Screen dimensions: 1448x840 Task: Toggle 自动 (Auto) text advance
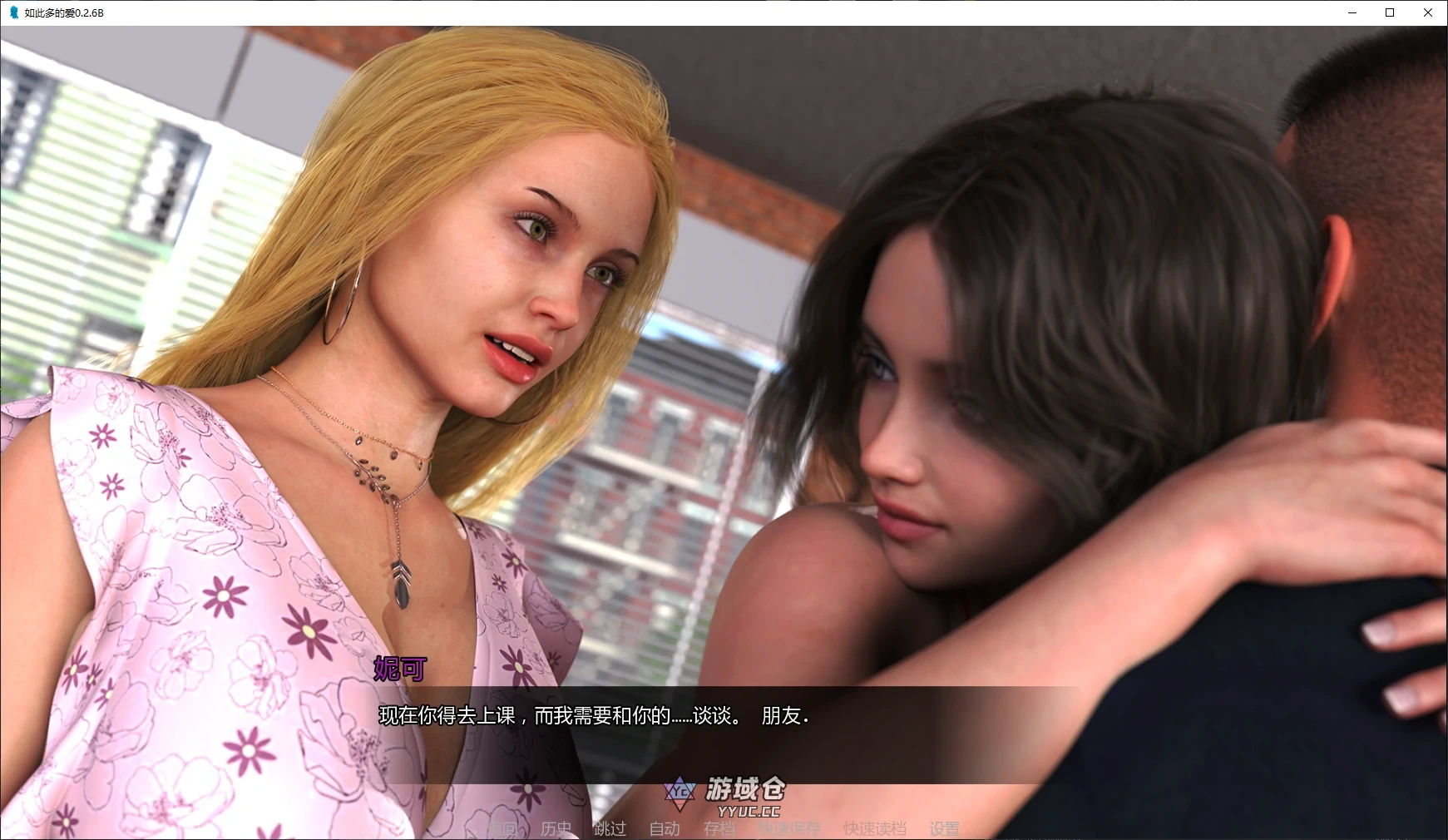[665, 828]
